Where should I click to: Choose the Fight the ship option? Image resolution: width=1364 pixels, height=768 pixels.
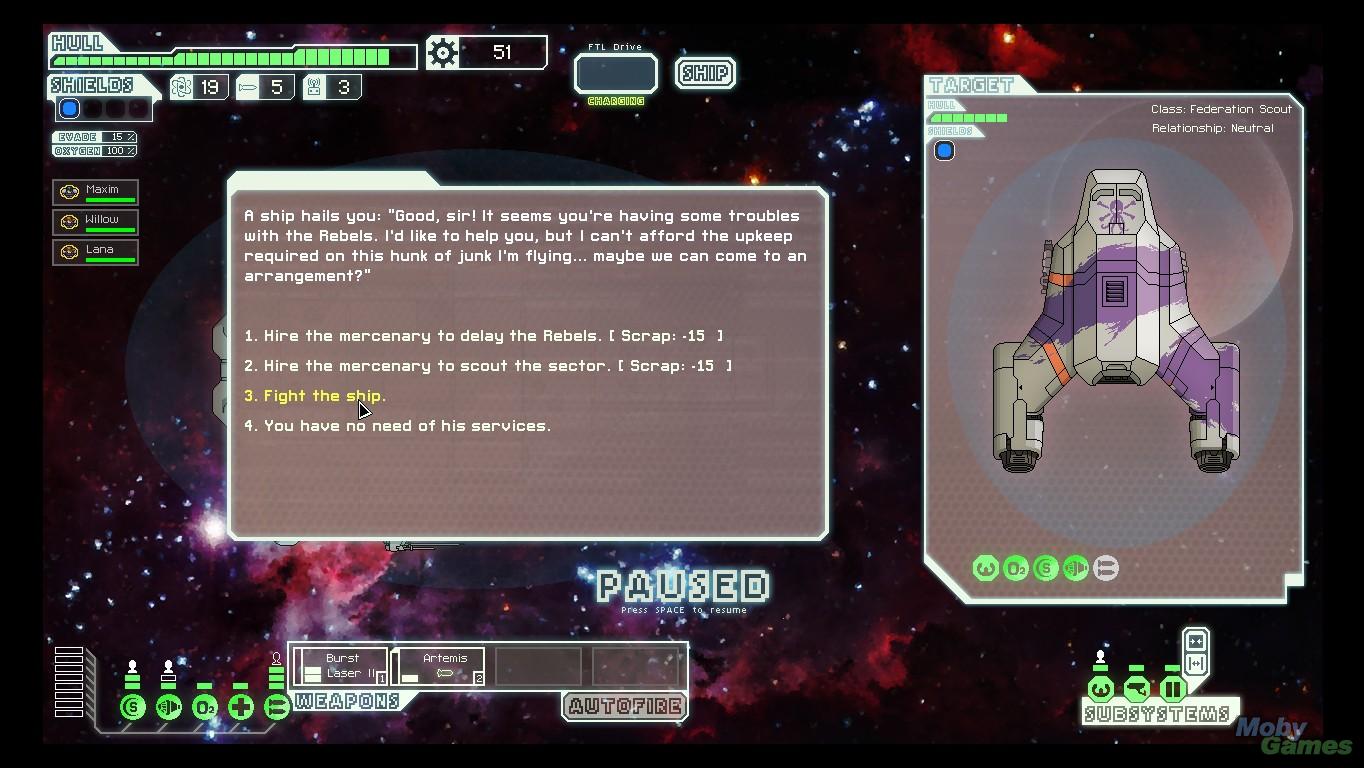pyautogui.click(x=317, y=395)
